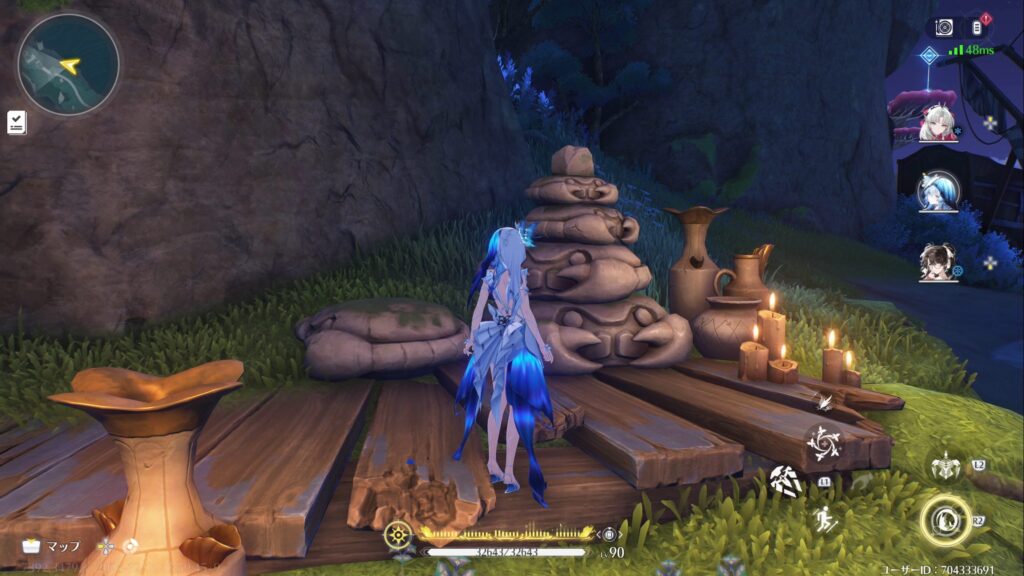Select the blue-haired party character portrait
Viewport: 1024px width, 576px height.
tap(937, 191)
